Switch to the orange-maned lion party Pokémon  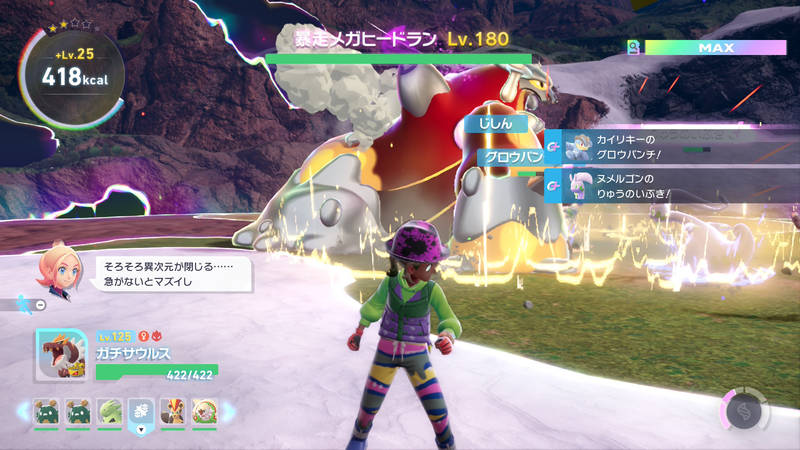click(x=171, y=411)
